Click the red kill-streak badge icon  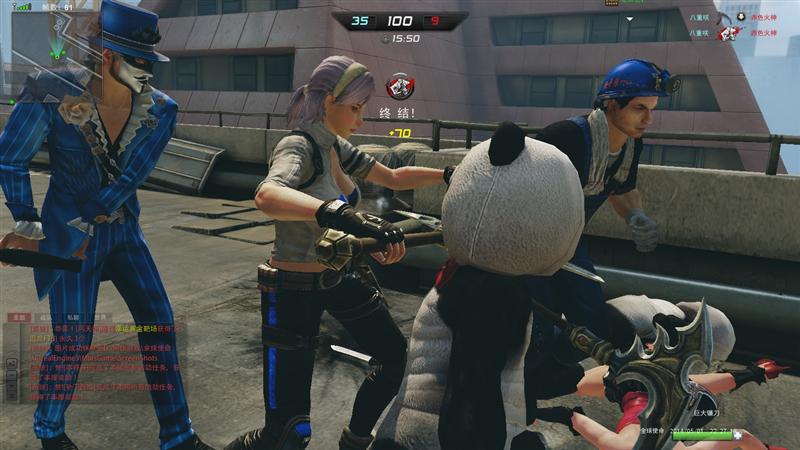[x=400, y=86]
